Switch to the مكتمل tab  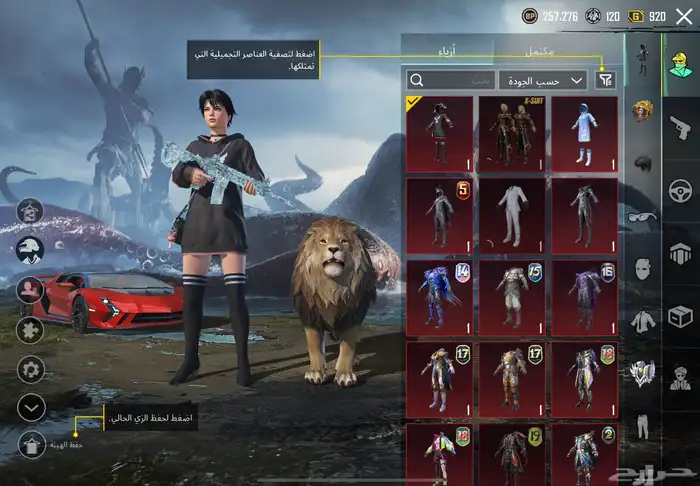pyautogui.click(x=545, y=51)
